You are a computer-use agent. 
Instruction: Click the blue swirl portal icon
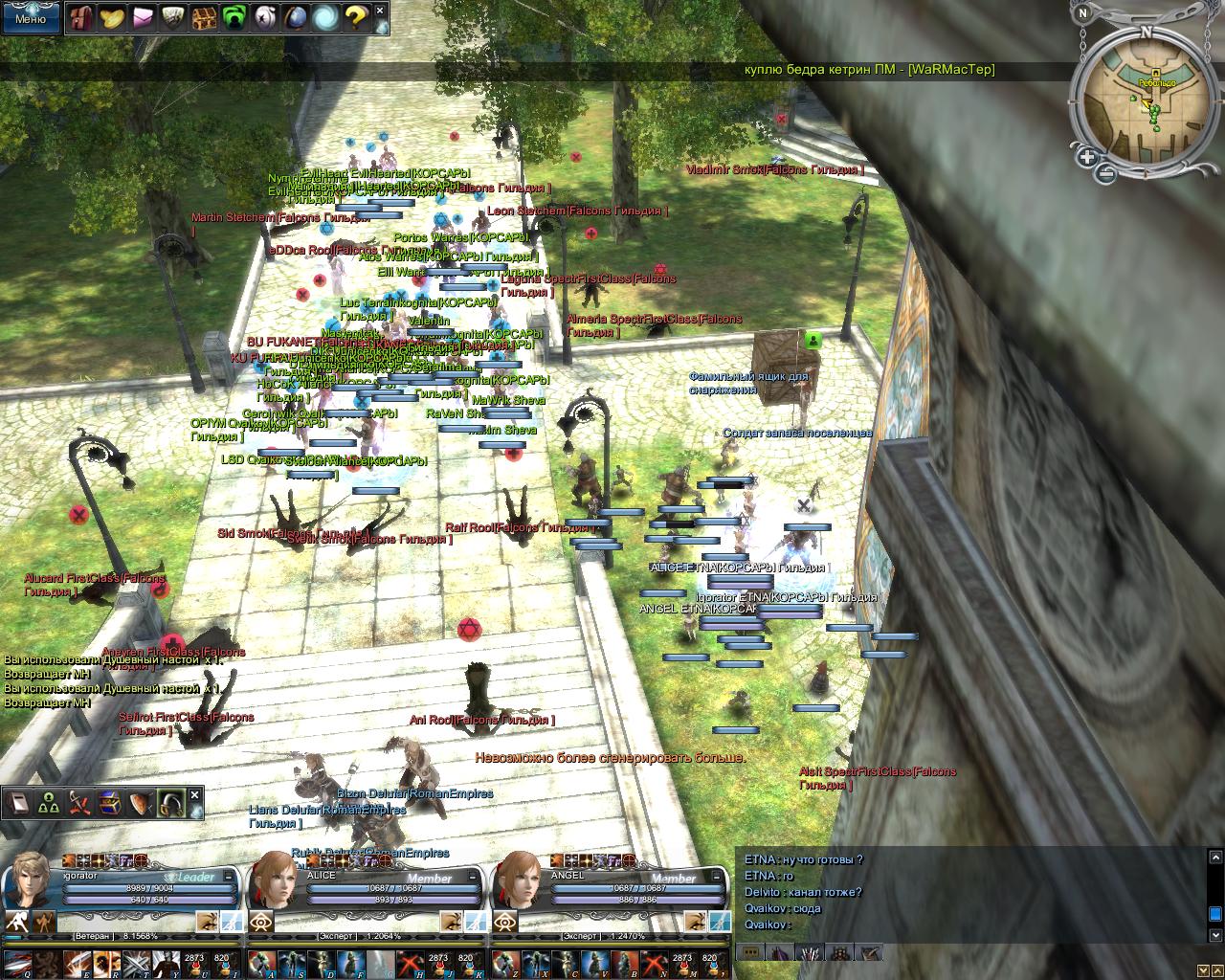(x=325, y=17)
